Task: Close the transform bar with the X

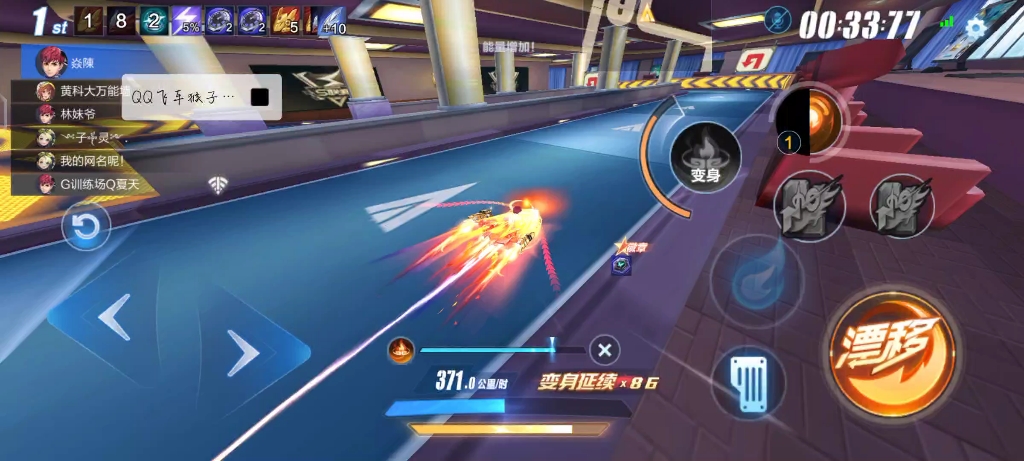Action: point(604,350)
